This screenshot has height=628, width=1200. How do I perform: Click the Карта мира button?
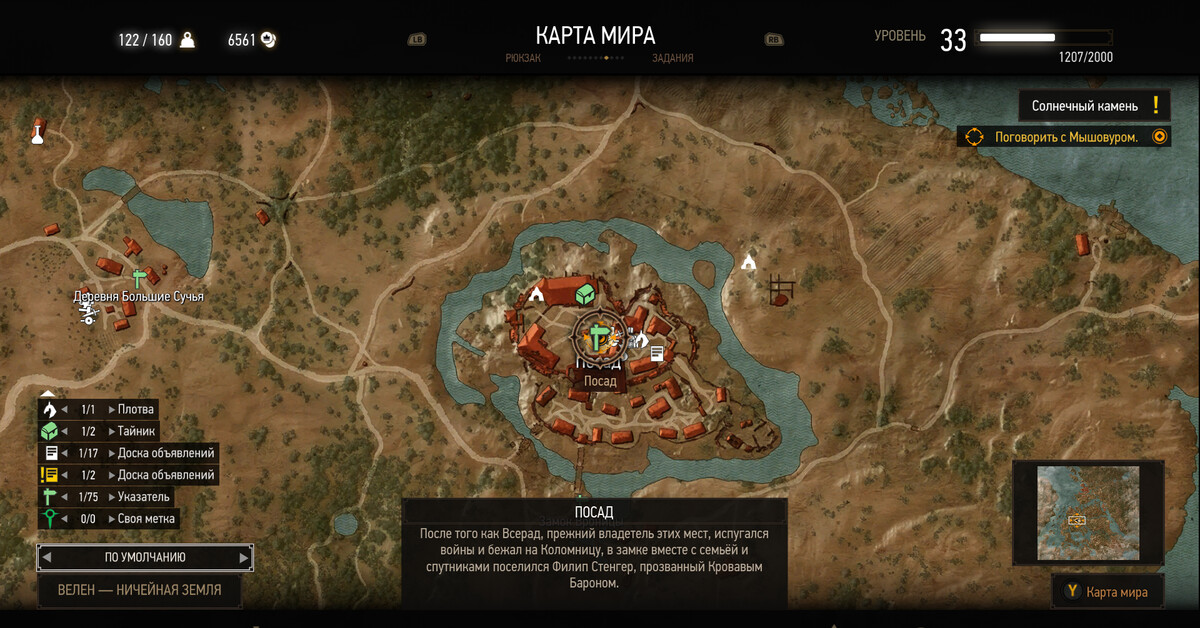tap(1107, 592)
